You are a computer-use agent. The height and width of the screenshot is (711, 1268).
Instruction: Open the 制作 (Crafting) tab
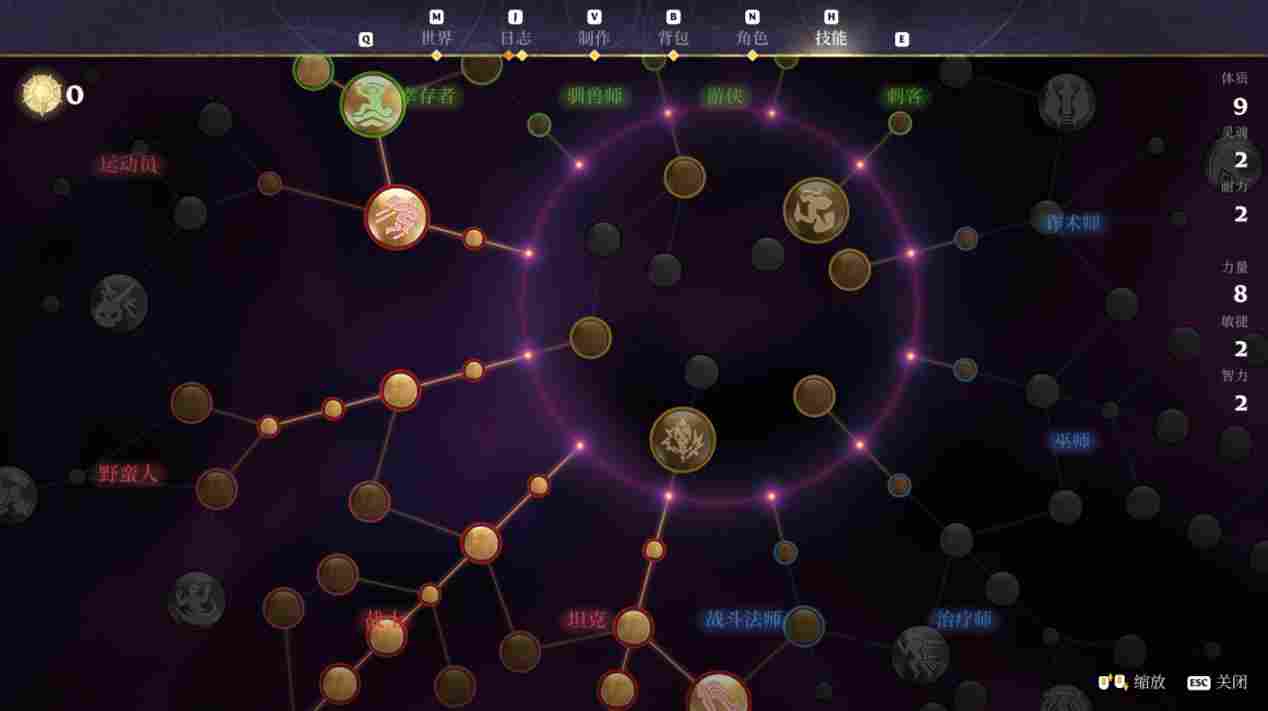(594, 38)
